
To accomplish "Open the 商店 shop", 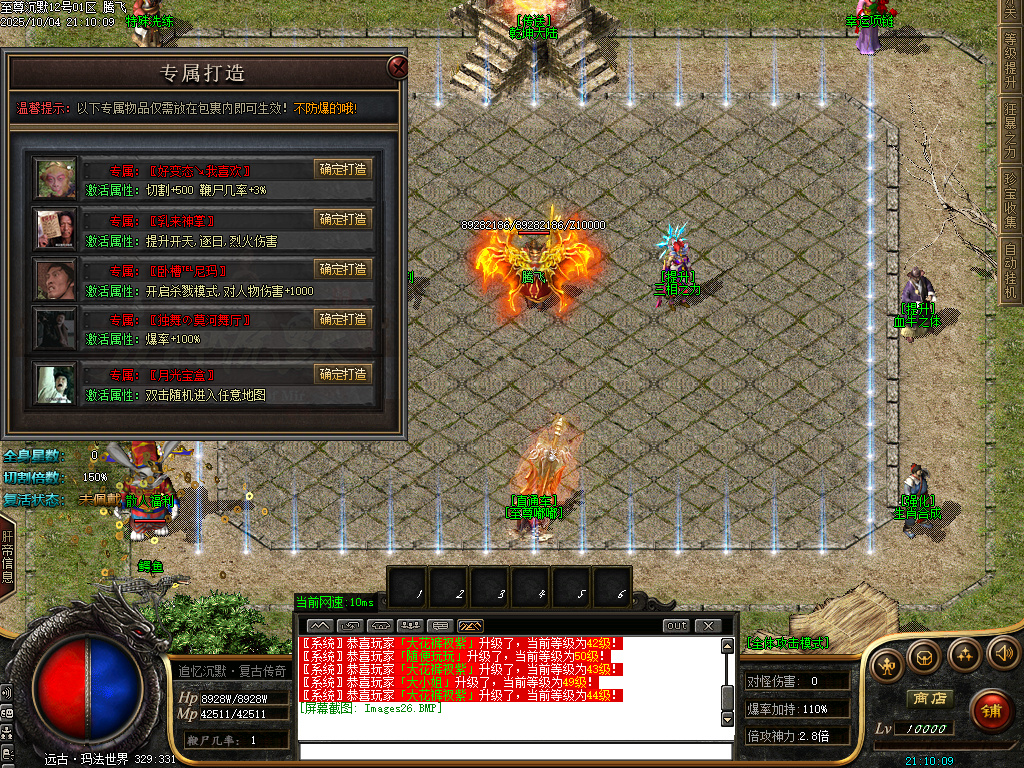I will point(927,698).
